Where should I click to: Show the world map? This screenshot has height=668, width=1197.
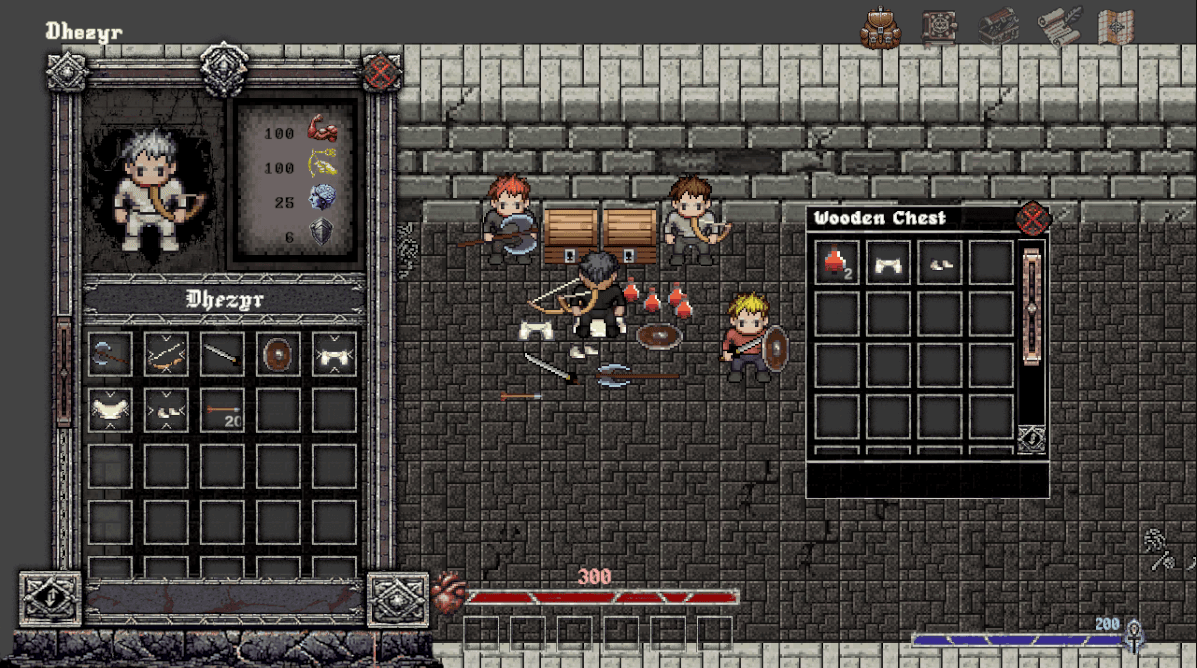(x=1116, y=27)
